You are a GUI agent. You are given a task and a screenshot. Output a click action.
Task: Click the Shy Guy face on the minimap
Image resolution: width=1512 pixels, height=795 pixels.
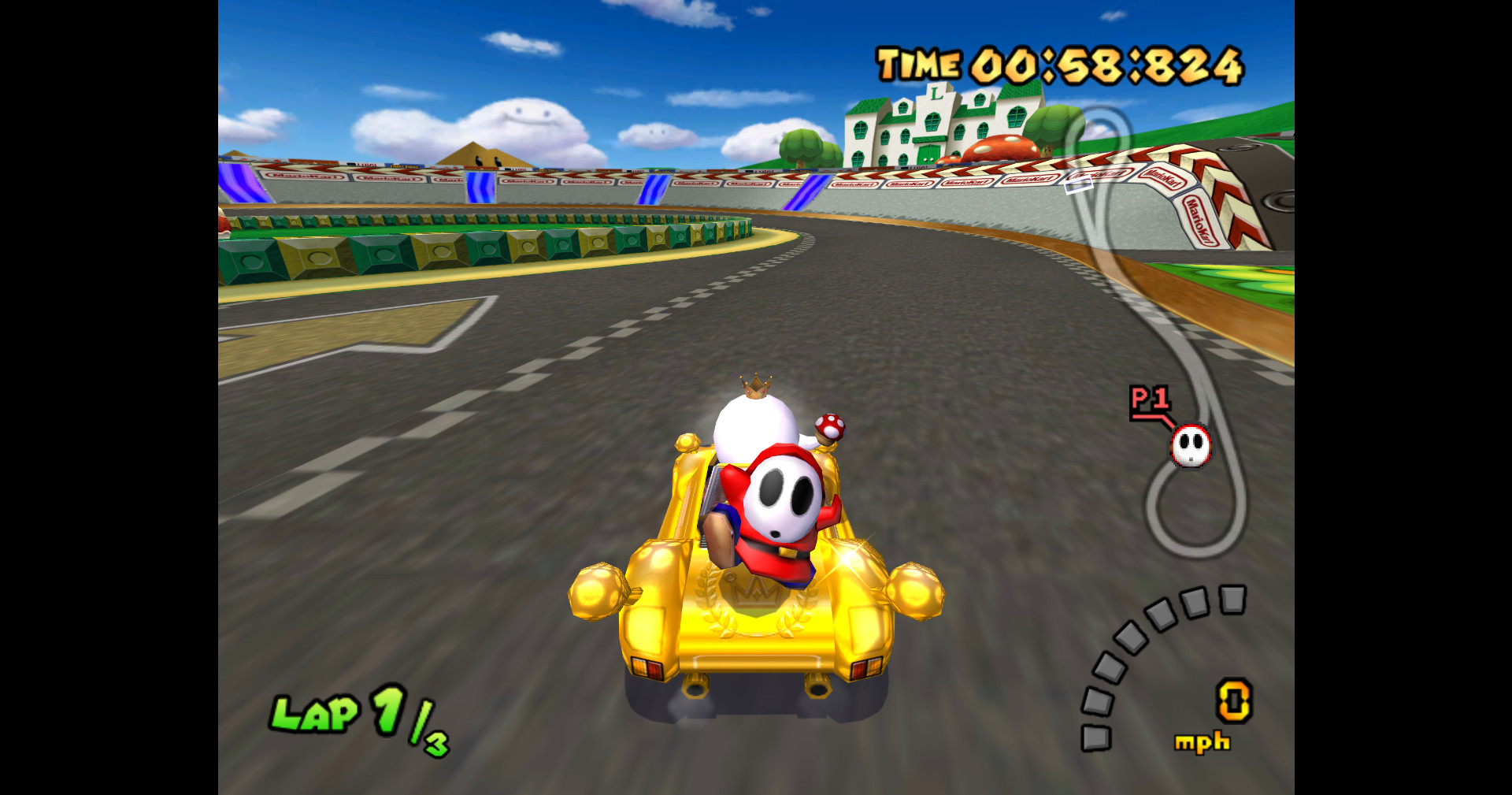click(x=1190, y=445)
